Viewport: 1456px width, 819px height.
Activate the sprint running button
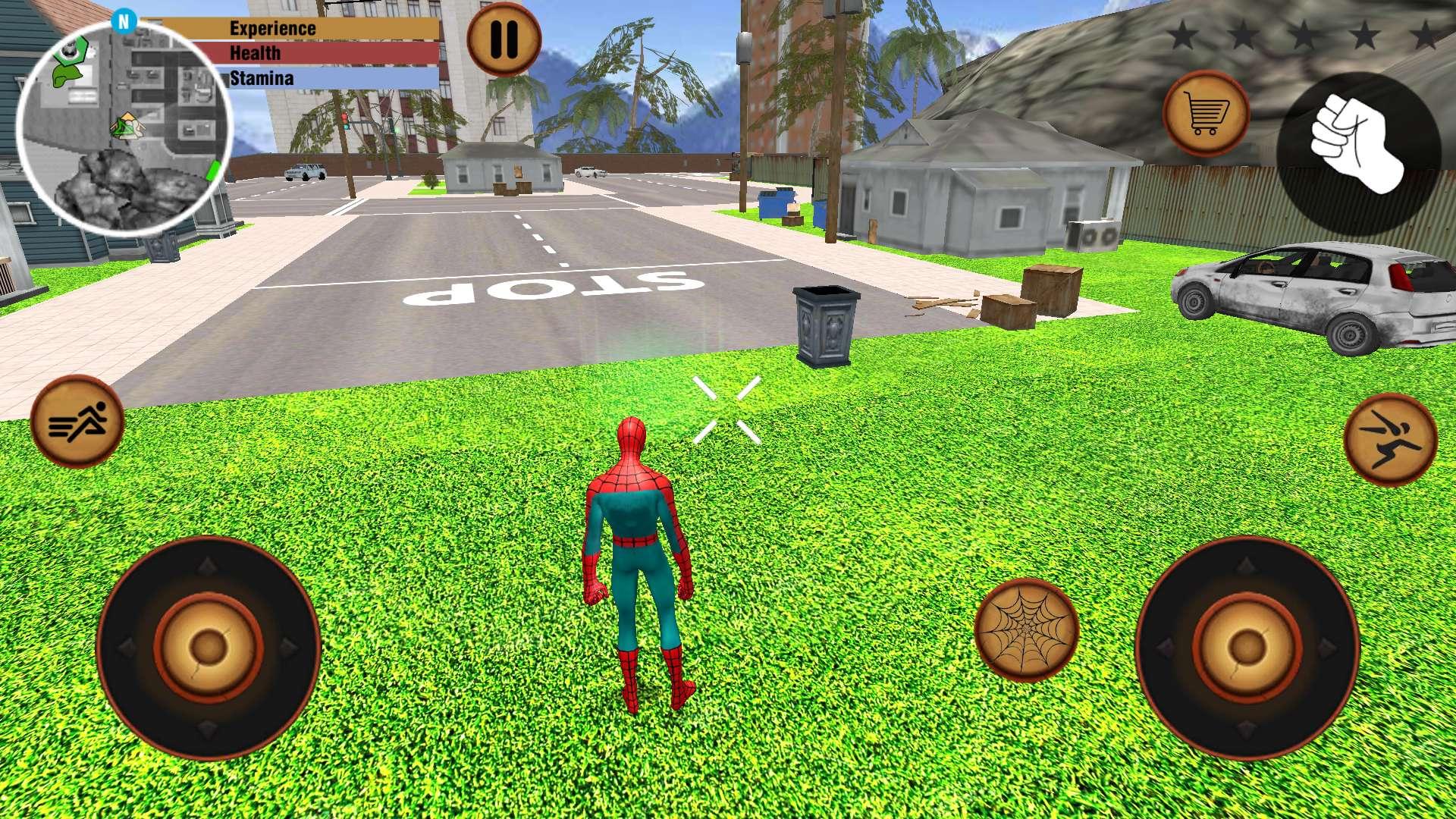(77, 421)
